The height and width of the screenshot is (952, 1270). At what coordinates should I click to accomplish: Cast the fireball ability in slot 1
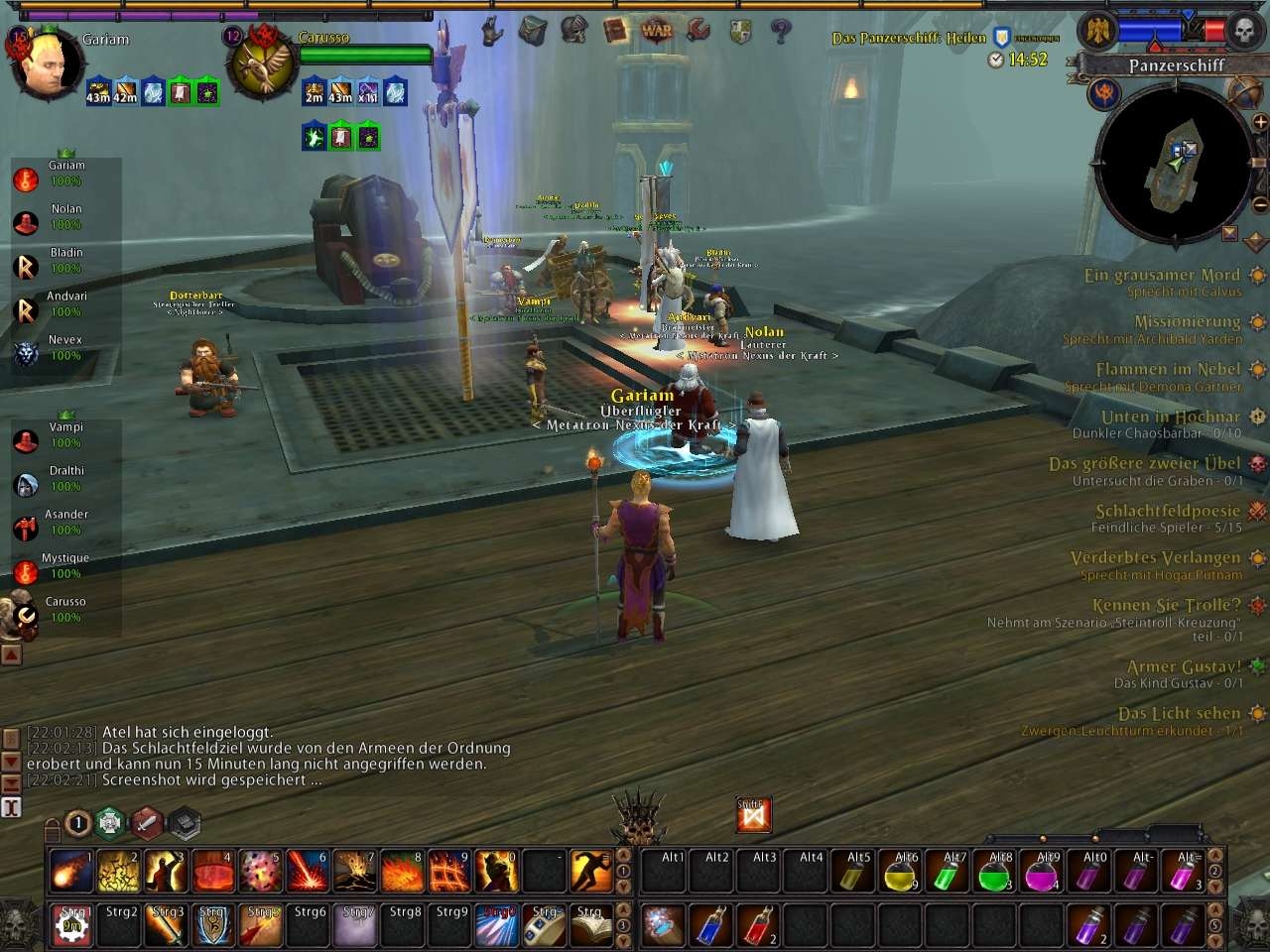click(x=71, y=872)
